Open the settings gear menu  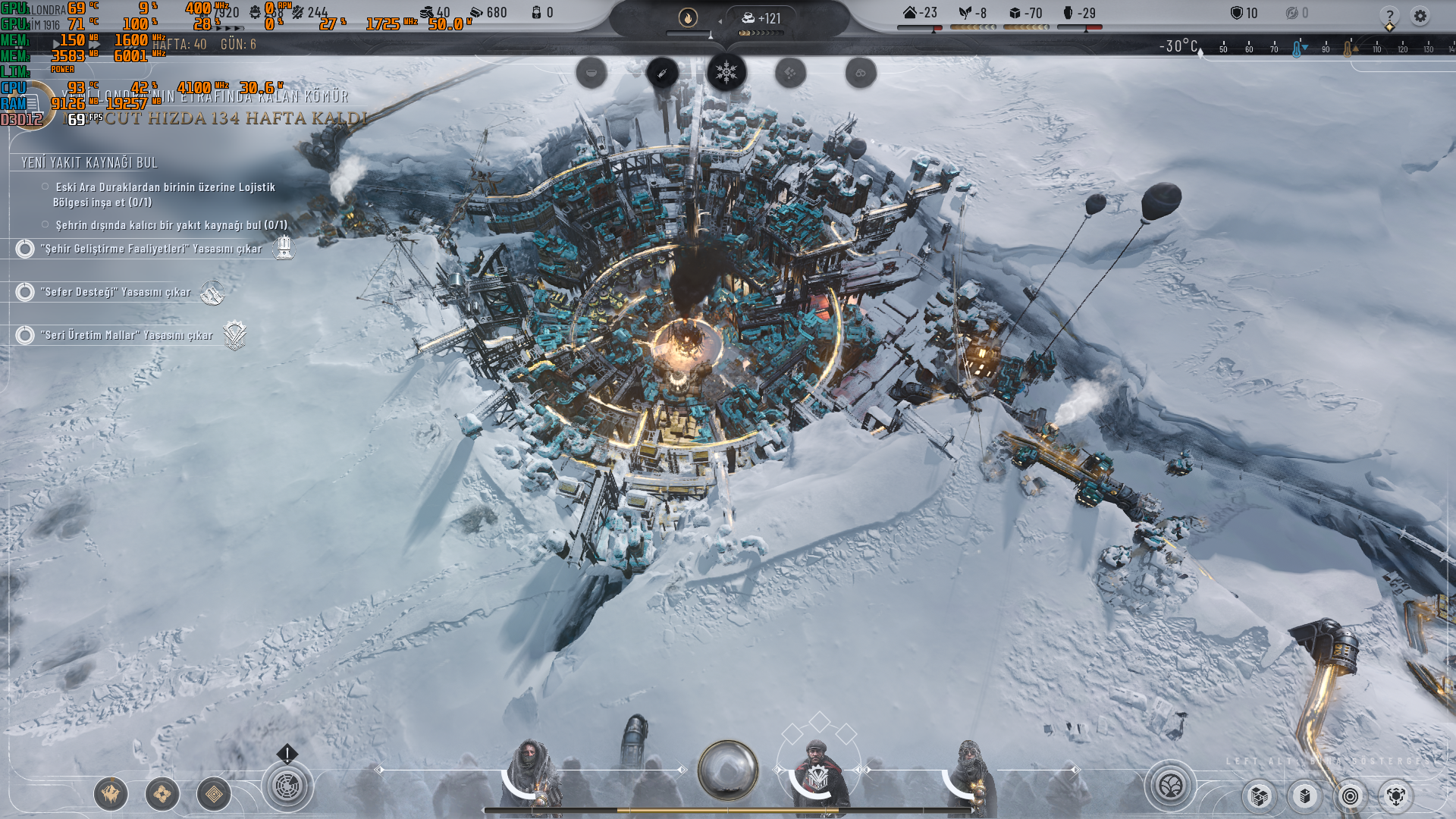pyautogui.click(x=1420, y=15)
